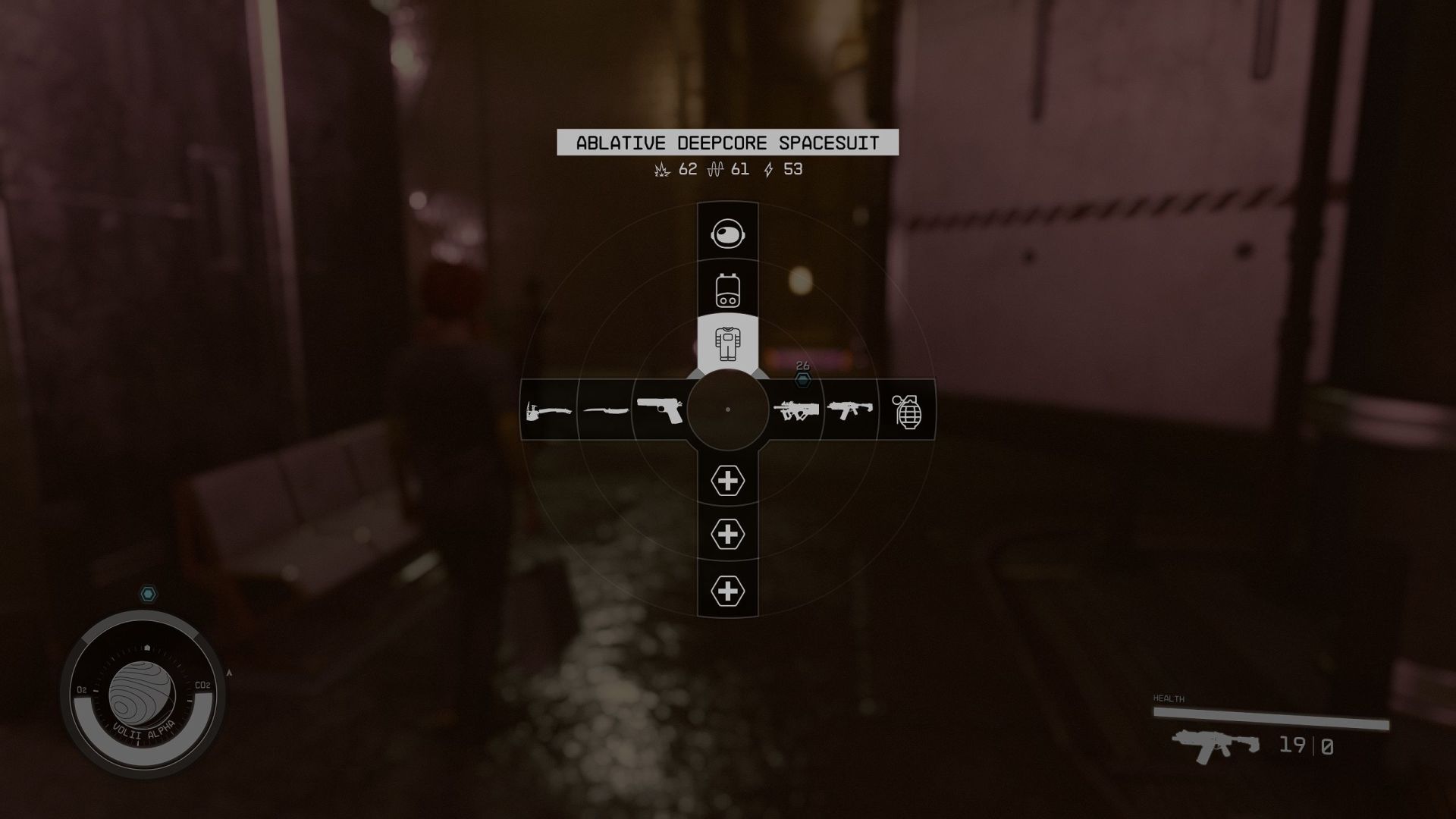Select the frag grenade slot
Image resolution: width=1456 pixels, height=819 pixels.
[907, 410]
